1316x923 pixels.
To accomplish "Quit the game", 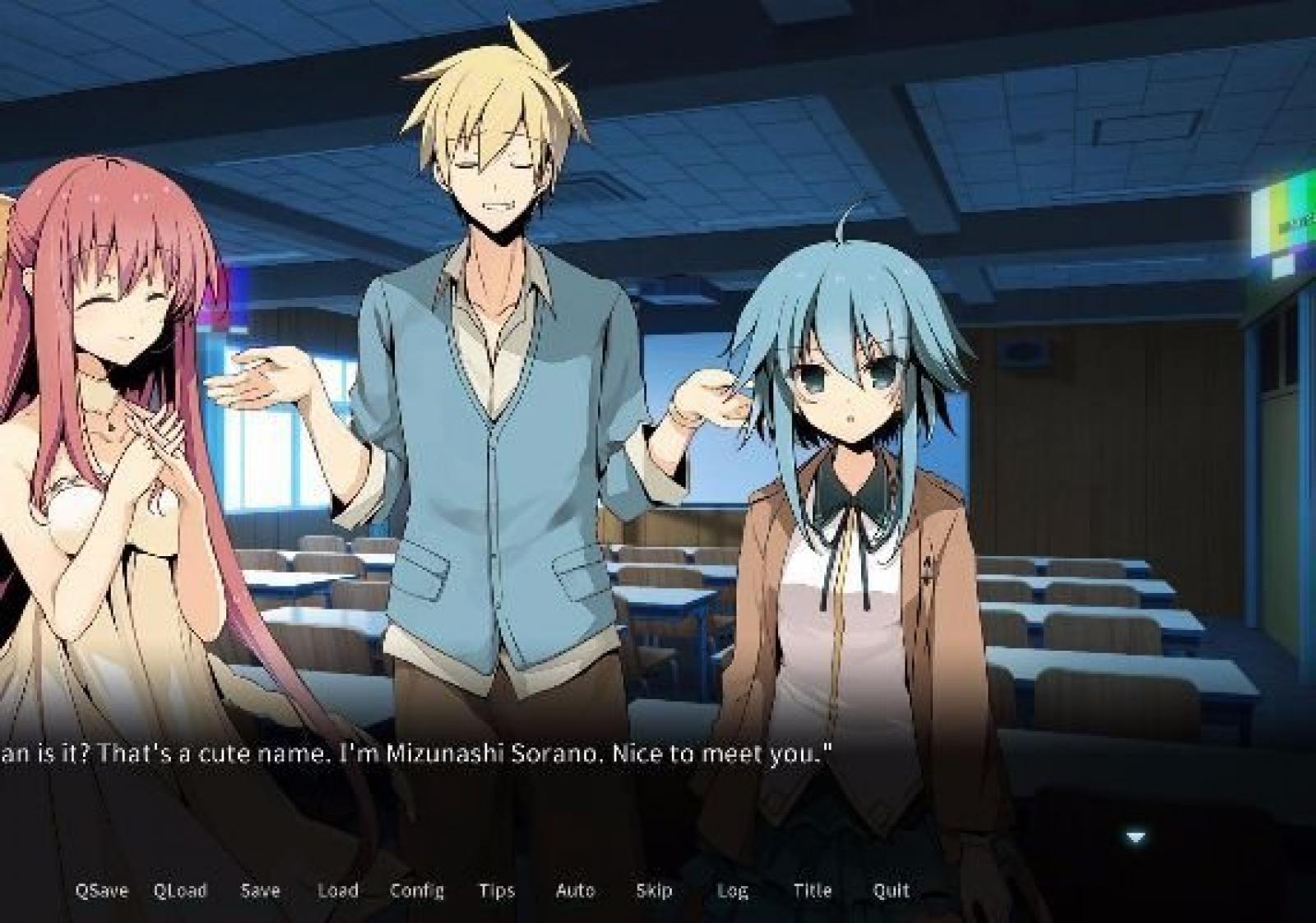I will coord(891,890).
